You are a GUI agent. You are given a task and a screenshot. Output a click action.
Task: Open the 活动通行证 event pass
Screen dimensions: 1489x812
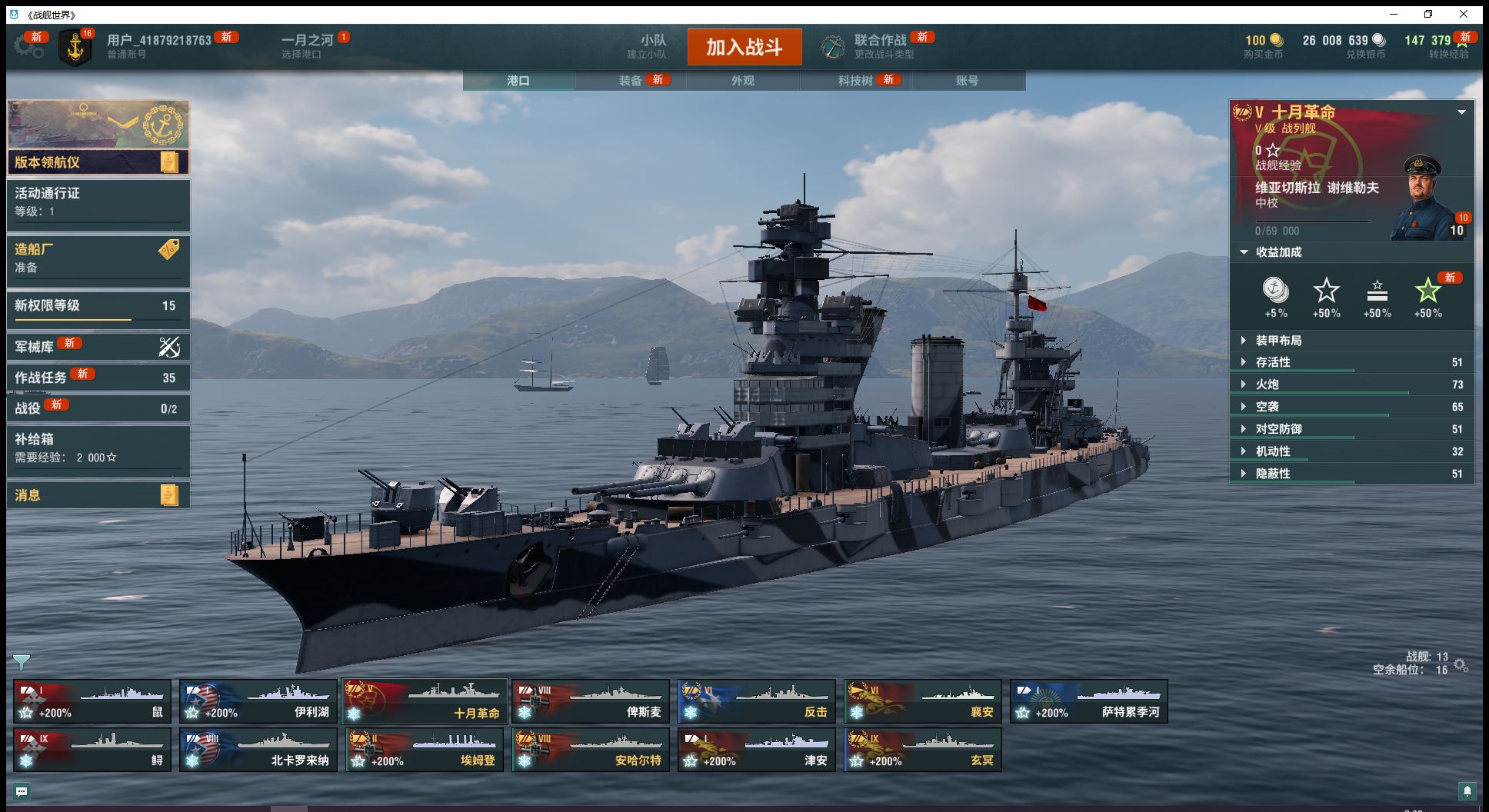point(98,202)
